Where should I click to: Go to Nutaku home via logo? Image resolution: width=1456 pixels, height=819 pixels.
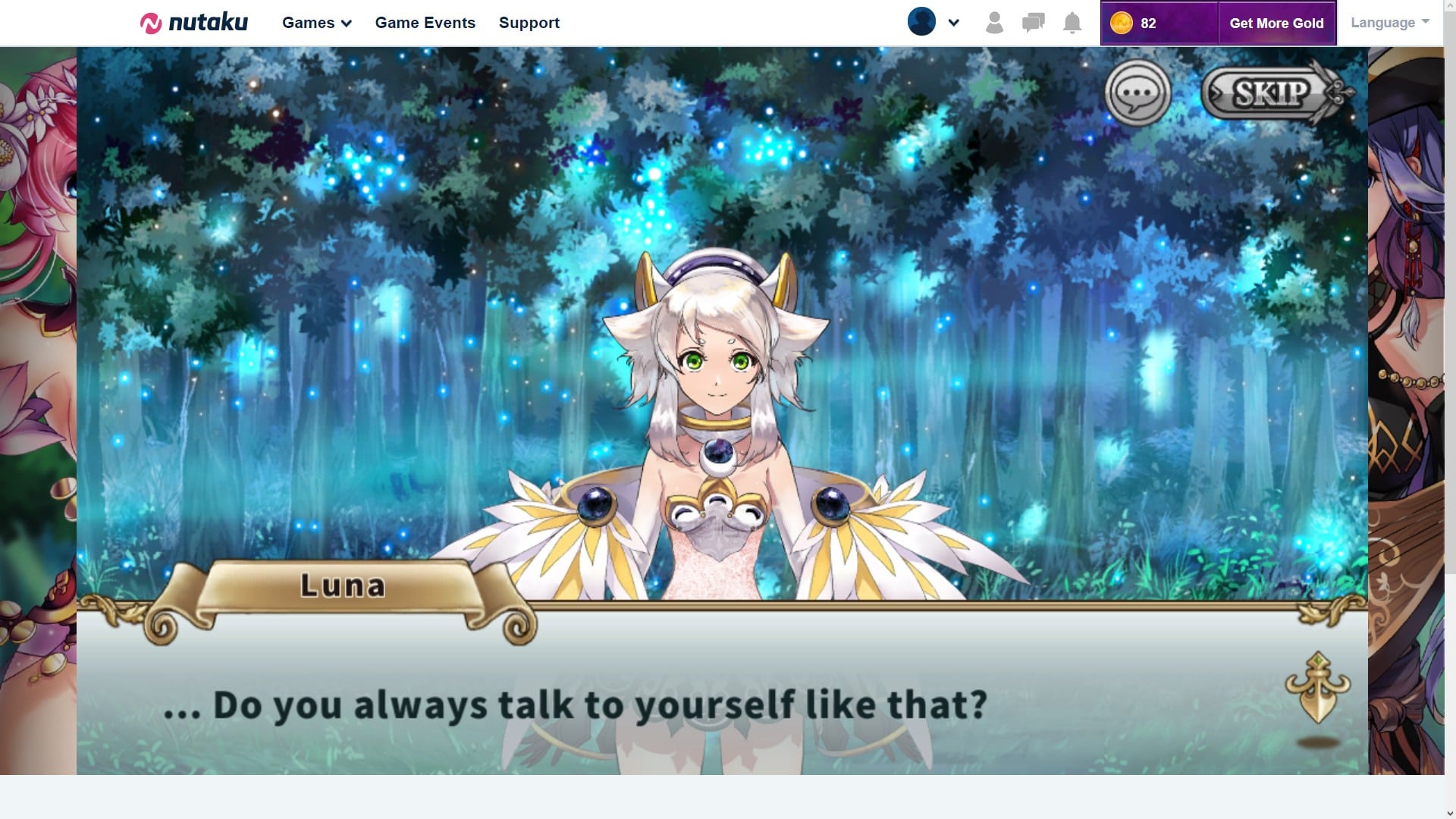click(194, 23)
